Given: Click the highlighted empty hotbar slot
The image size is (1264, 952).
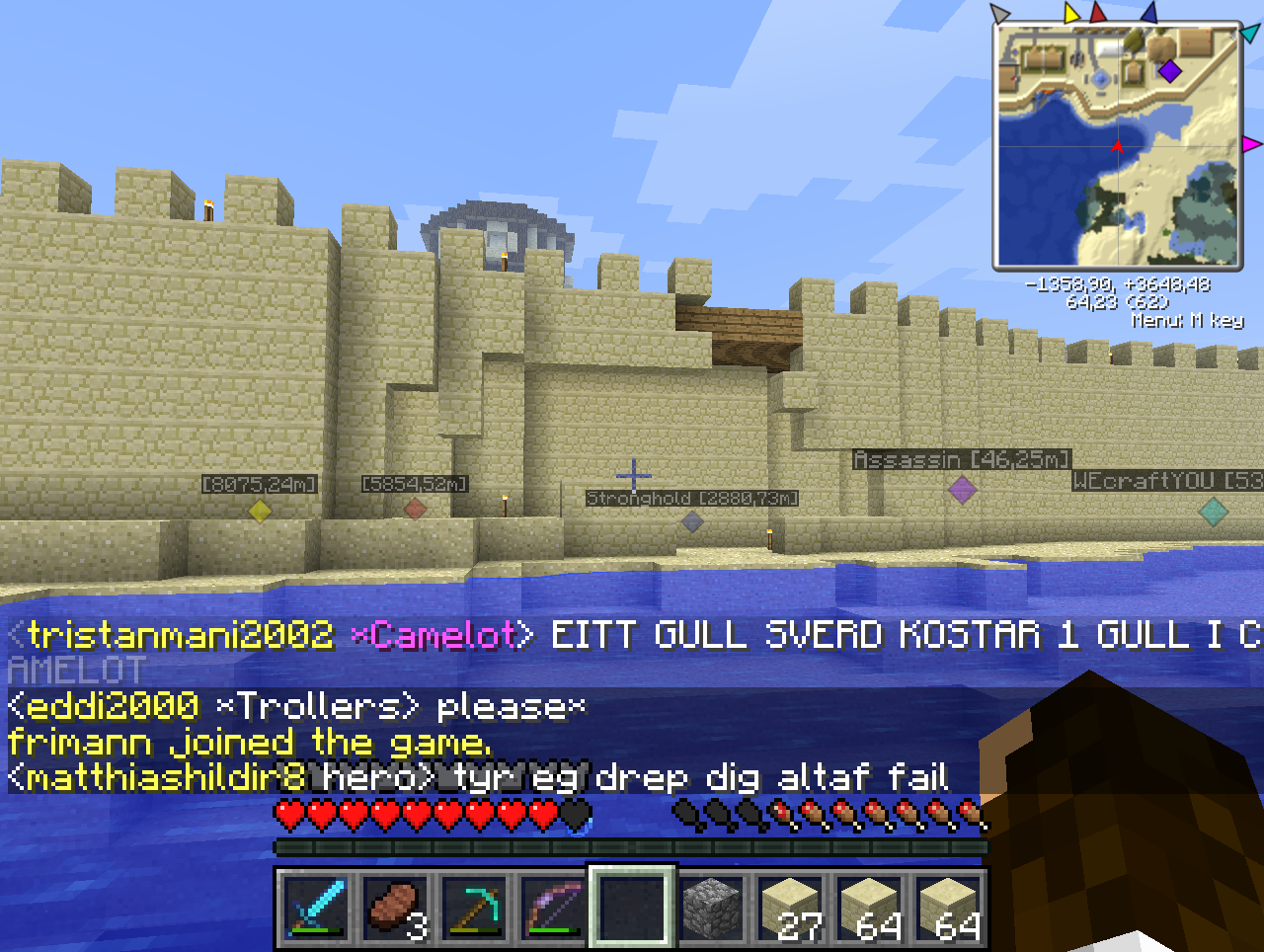Looking at the screenshot, I should tap(632, 907).
